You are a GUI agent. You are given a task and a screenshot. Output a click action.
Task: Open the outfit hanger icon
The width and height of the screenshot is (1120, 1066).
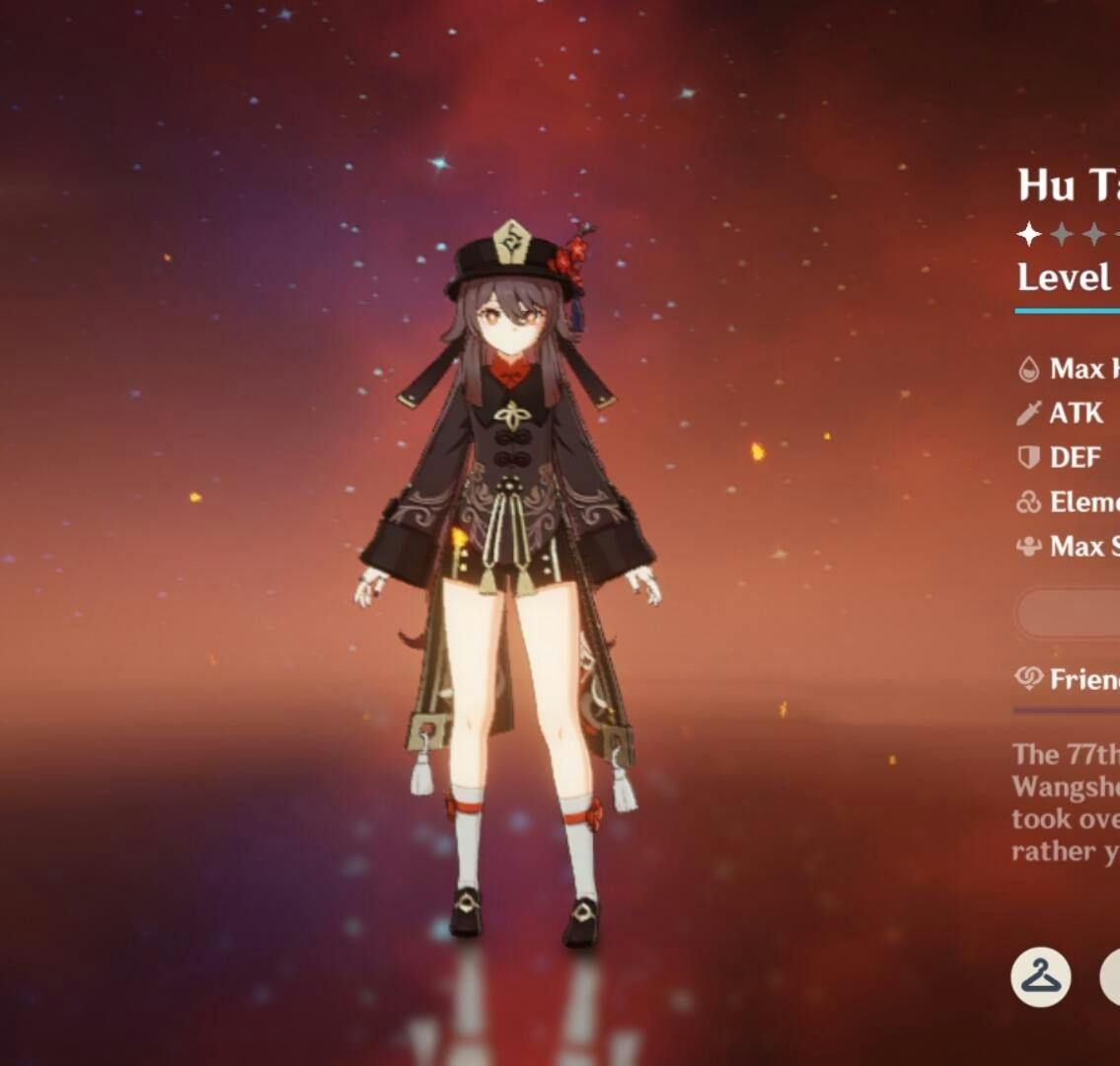pos(1040,976)
